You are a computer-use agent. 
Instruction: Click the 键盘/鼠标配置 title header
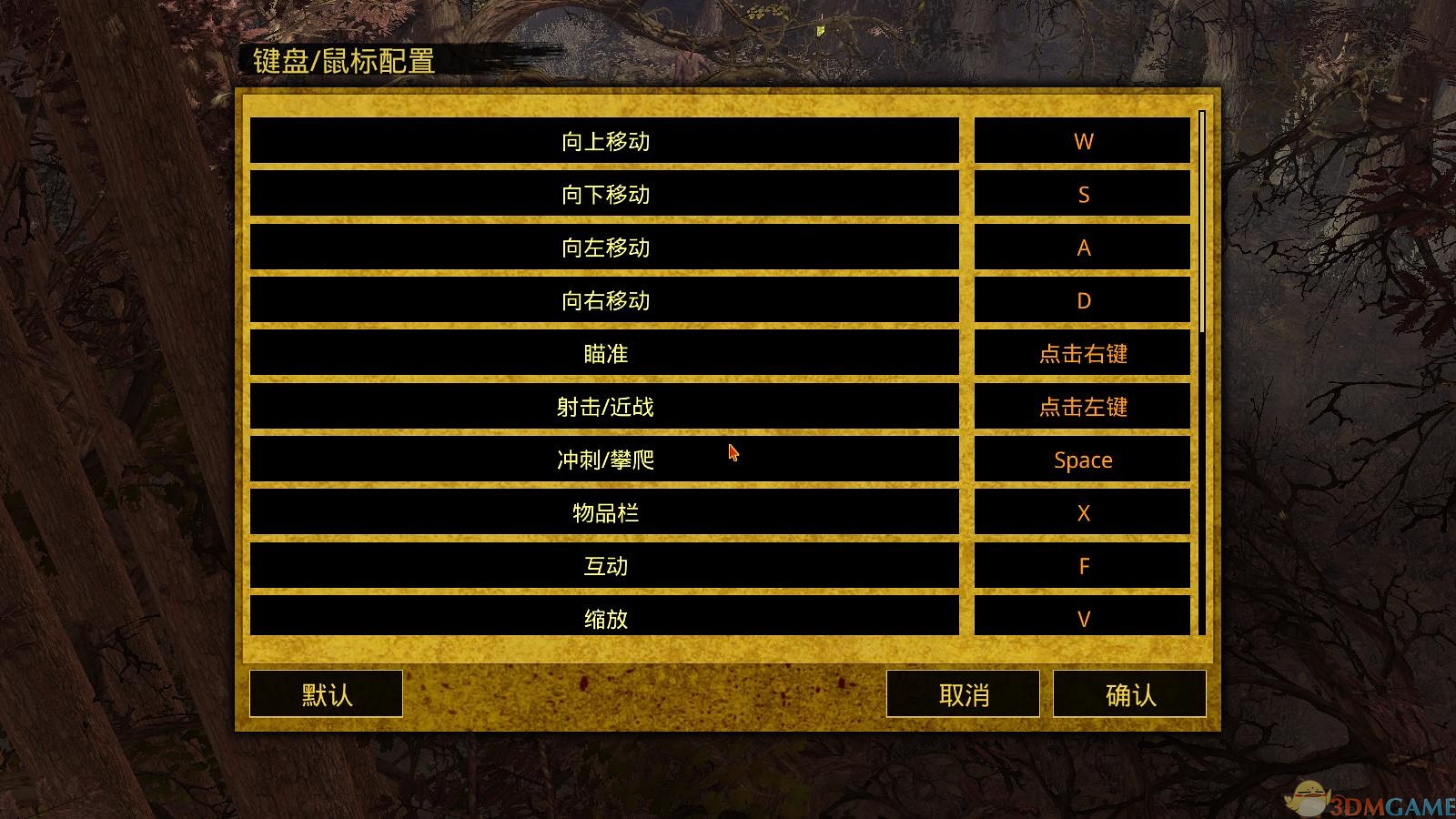tap(344, 64)
